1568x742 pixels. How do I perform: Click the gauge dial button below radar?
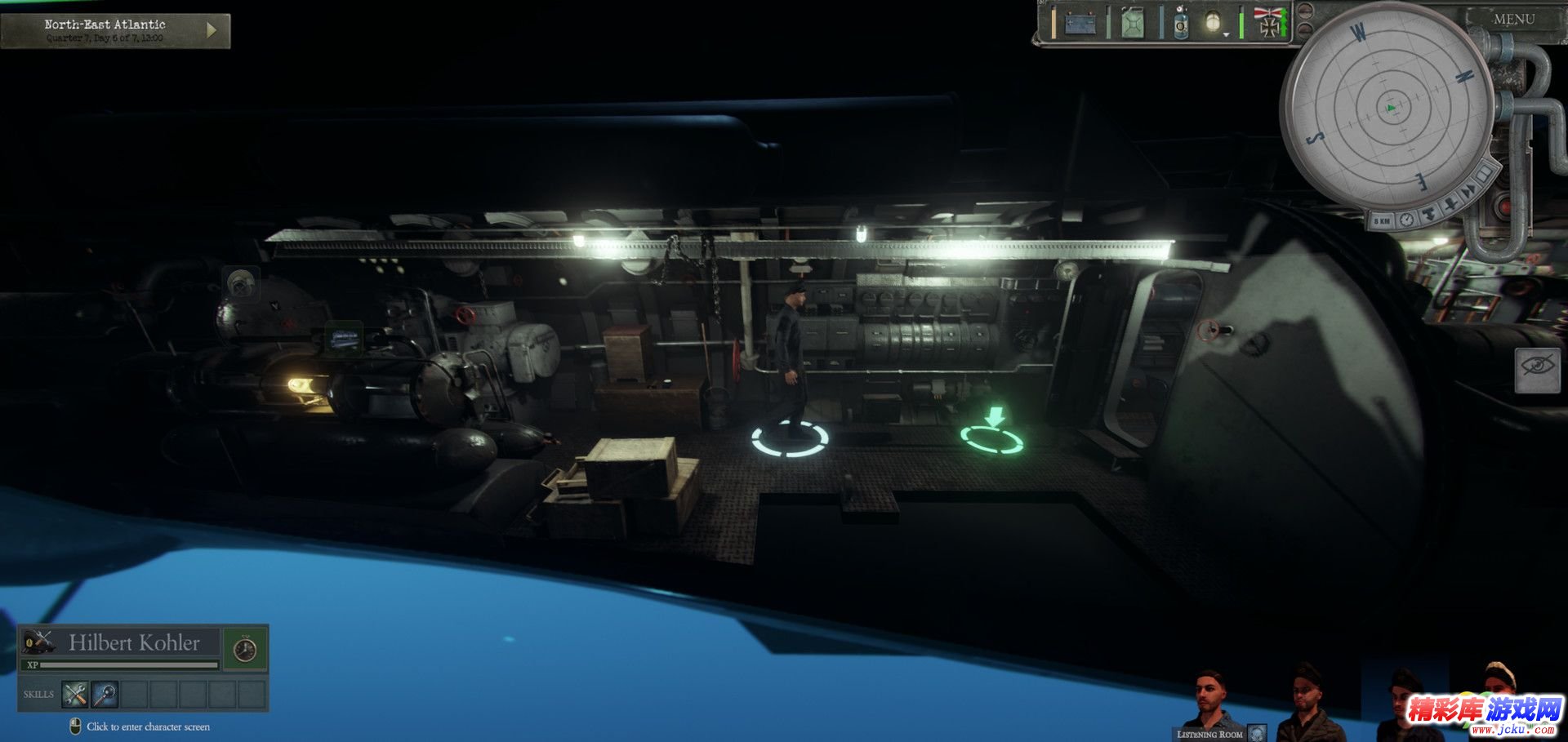click(x=1406, y=219)
